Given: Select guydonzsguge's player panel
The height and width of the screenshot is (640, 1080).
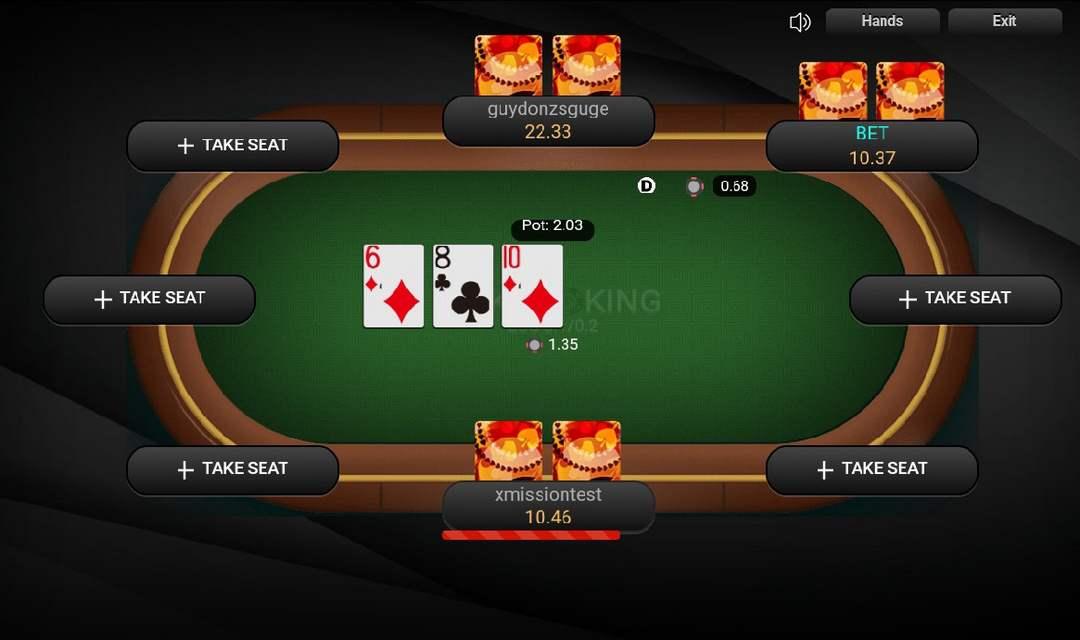Looking at the screenshot, I should pyautogui.click(x=548, y=121).
